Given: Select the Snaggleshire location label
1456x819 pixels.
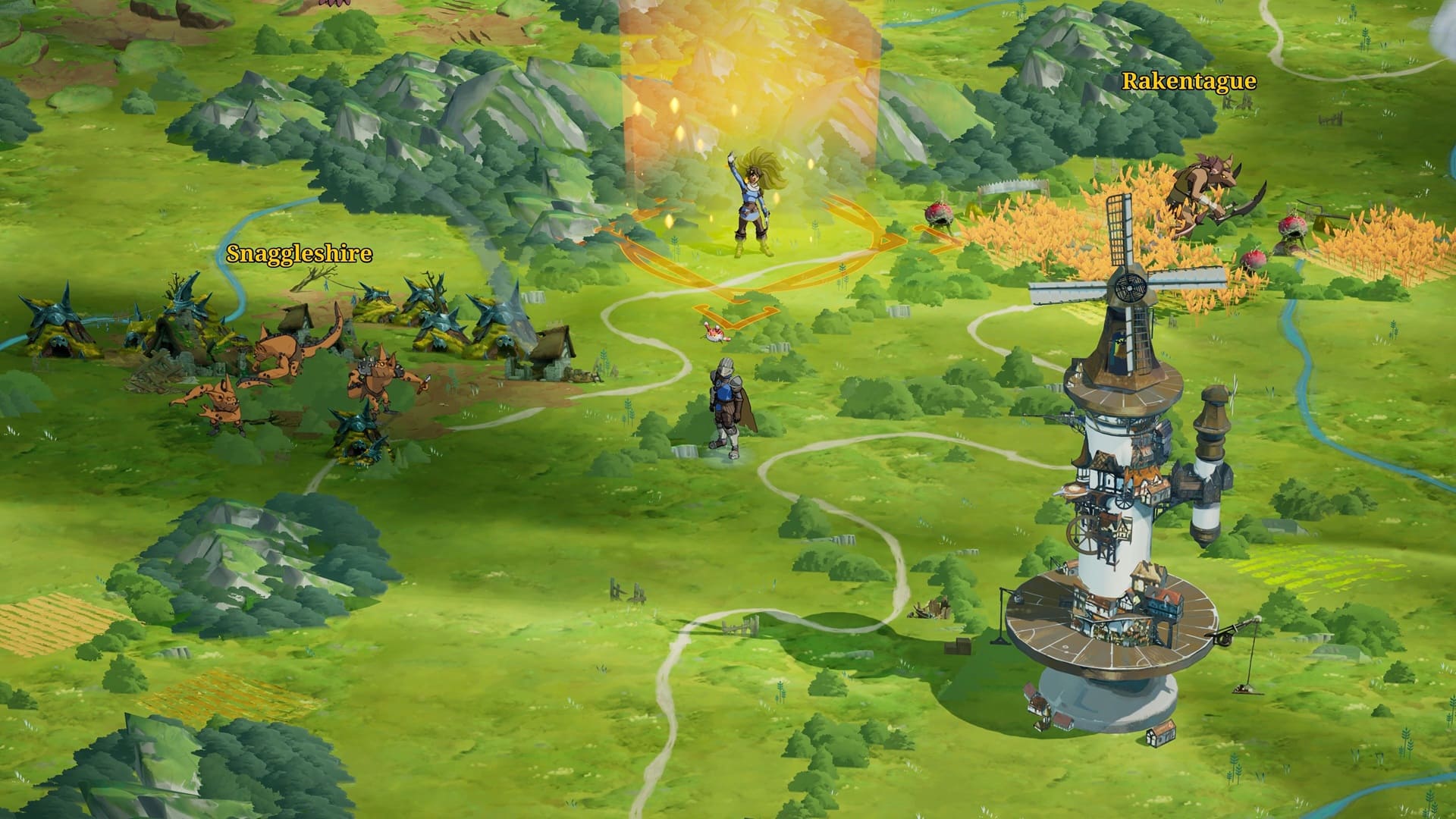Looking at the screenshot, I should pos(300,254).
